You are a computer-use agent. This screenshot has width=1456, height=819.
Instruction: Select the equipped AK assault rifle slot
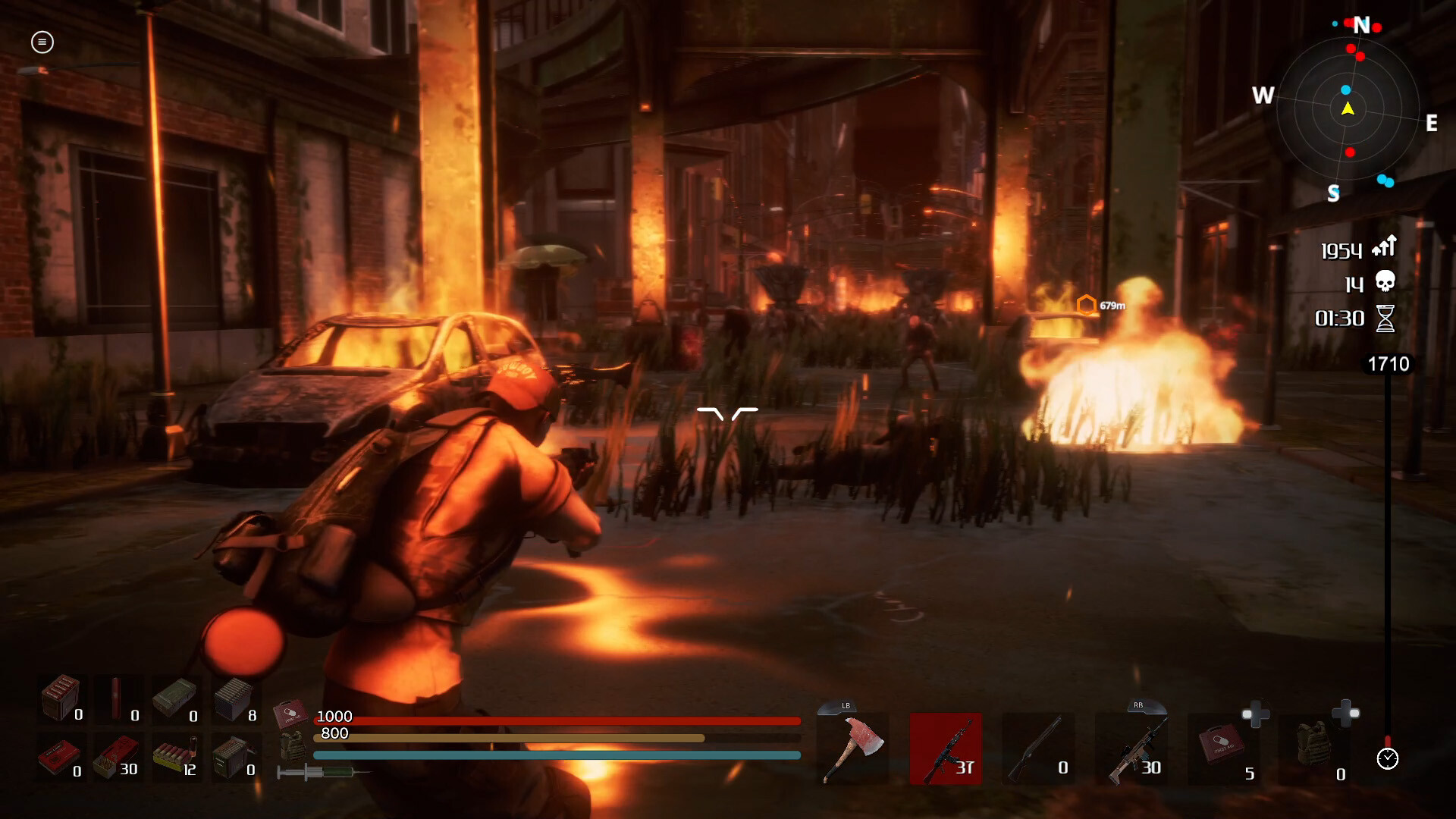click(x=946, y=747)
